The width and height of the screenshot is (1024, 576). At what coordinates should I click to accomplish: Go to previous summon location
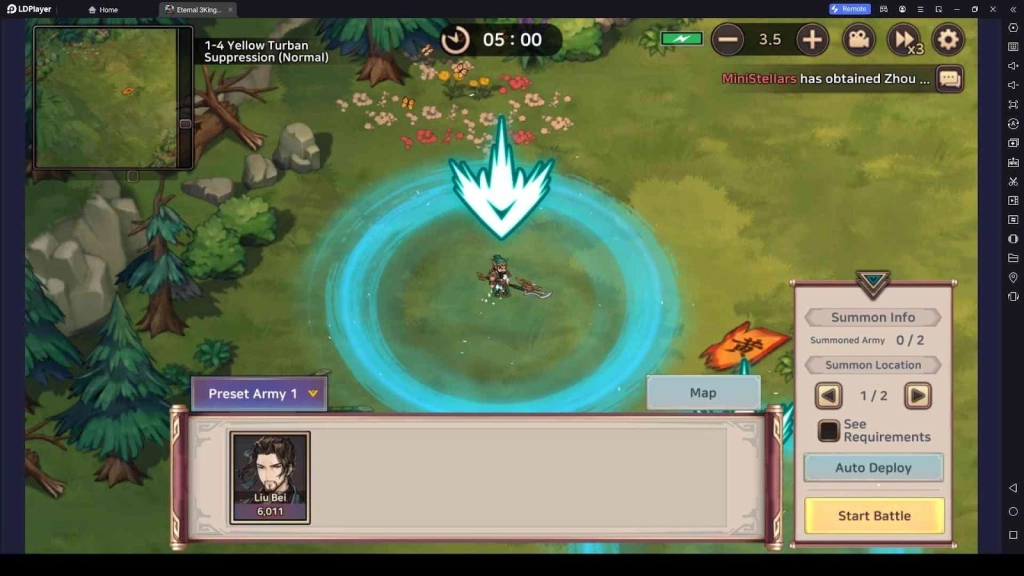tap(829, 396)
